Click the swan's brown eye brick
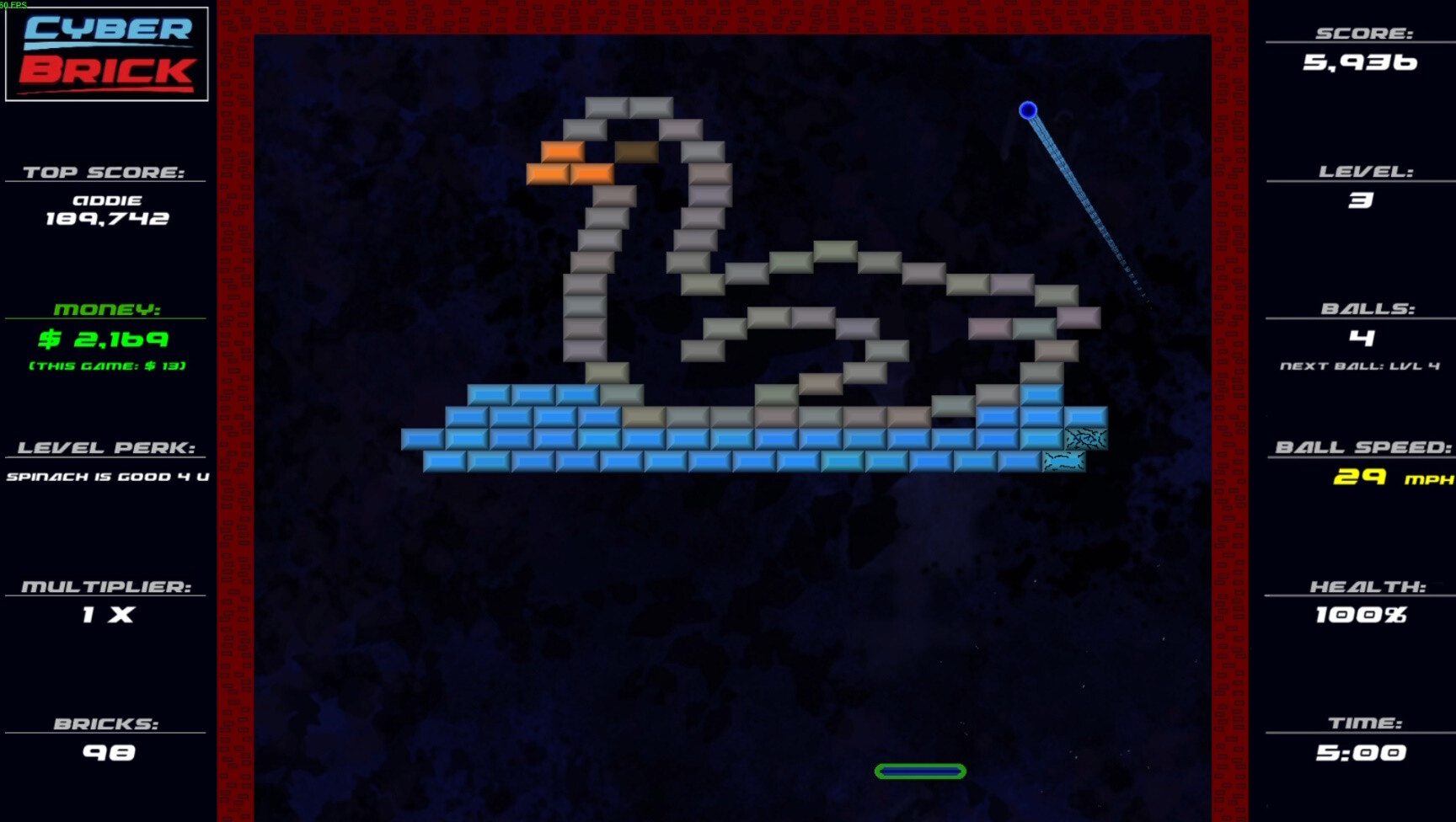 (x=638, y=150)
